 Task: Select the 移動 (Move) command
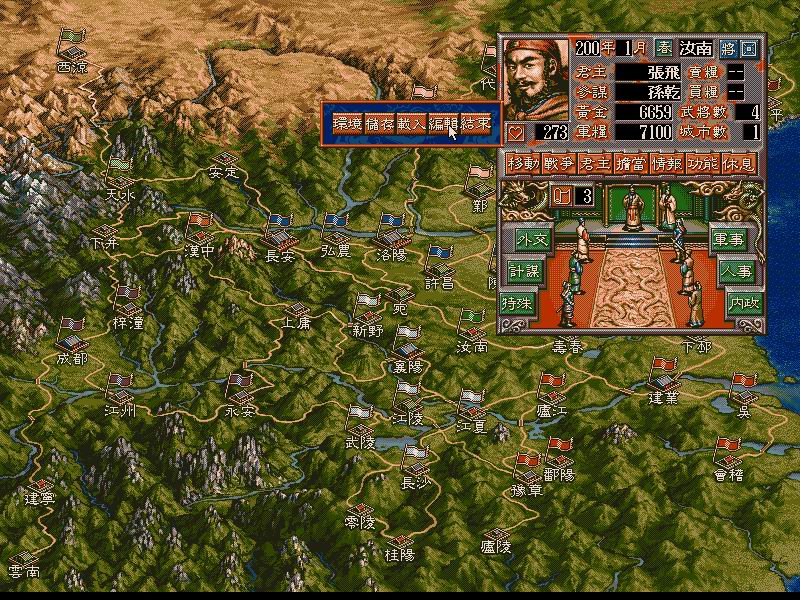[x=521, y=164]
